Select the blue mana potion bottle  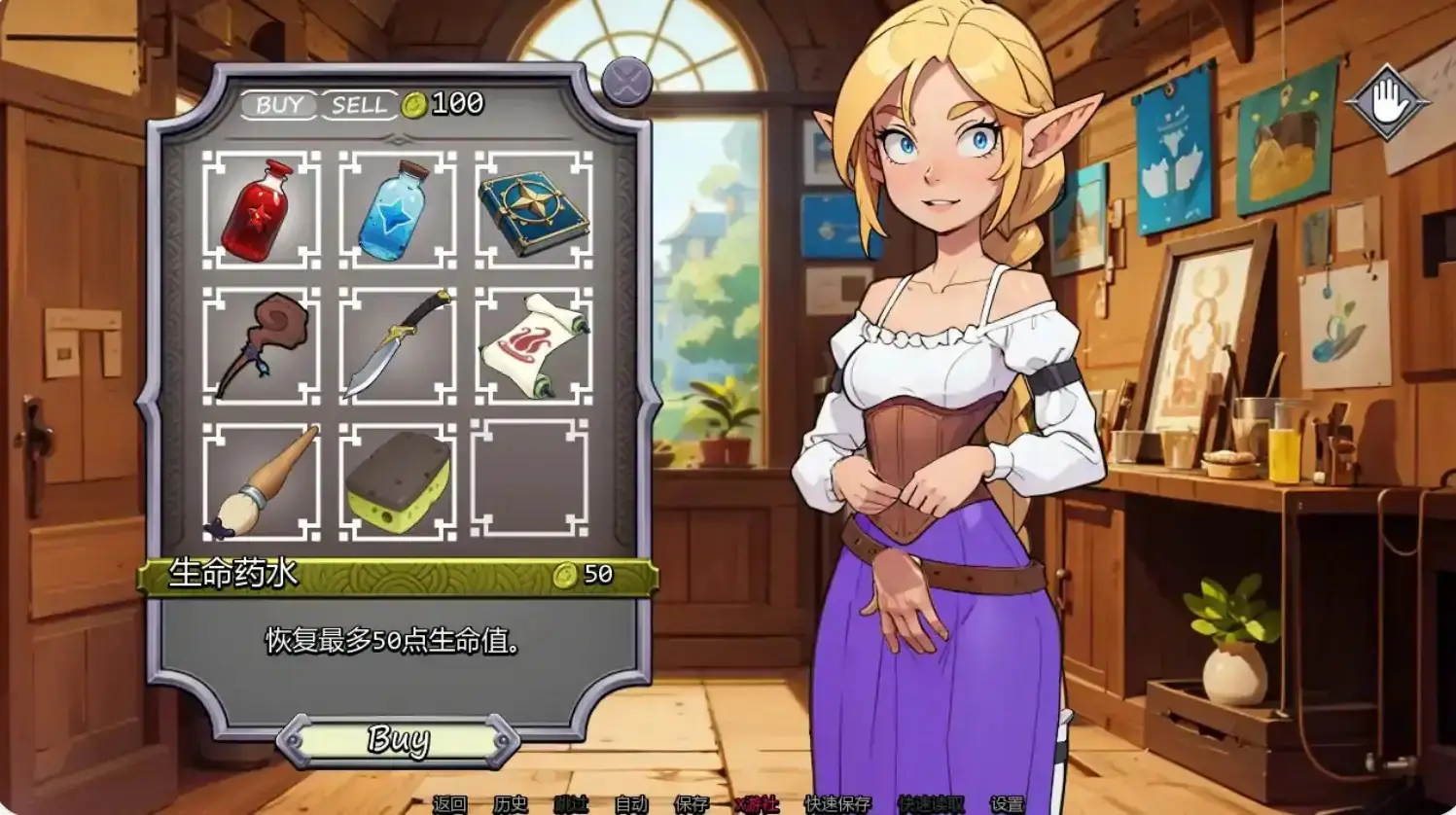pyautogui.click(x=394, y=212)
